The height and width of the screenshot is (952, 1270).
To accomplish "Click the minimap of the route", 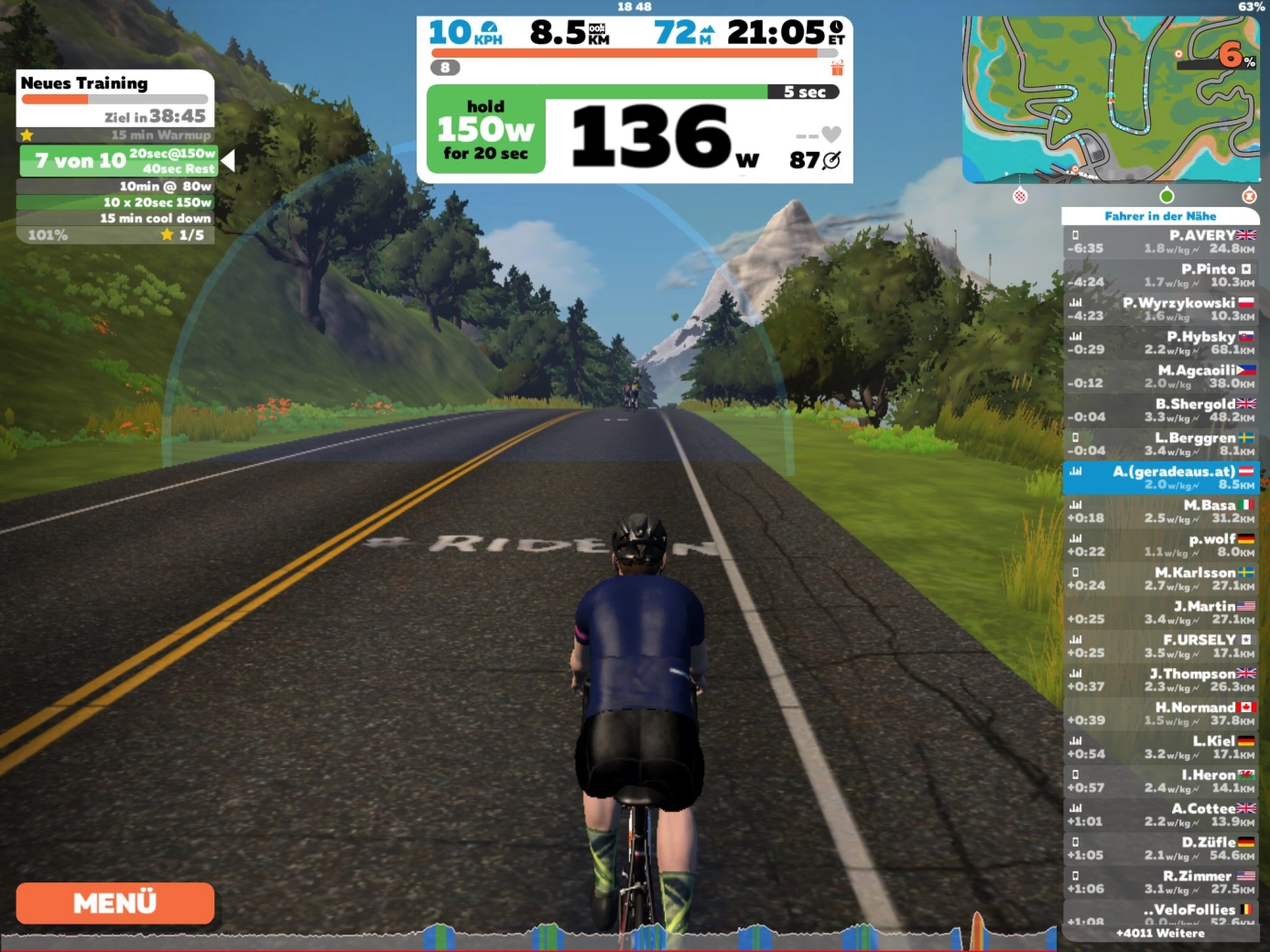I will [x=1111, y=98].
